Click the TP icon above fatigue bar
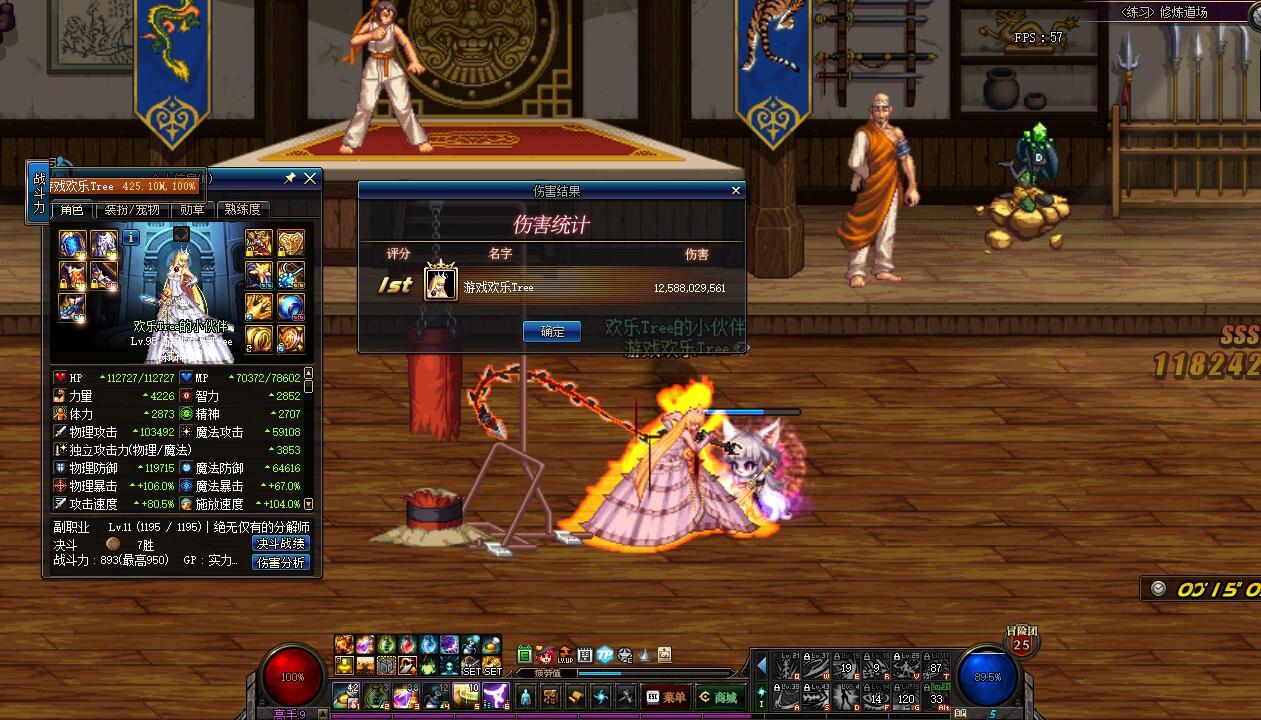1261x720 pixels. click(605, 656)
